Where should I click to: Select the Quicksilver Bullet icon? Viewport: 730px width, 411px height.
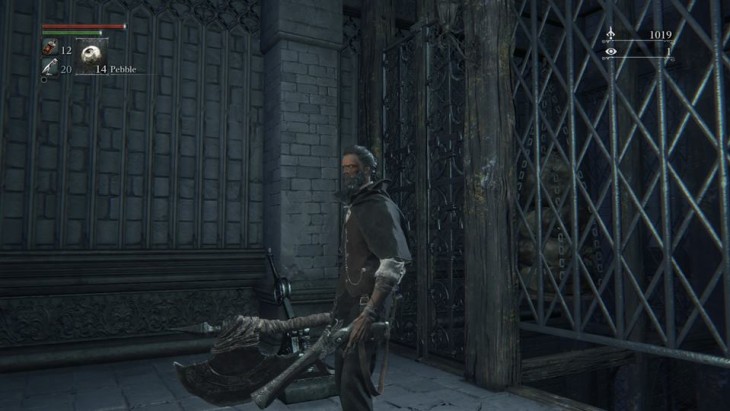pyautogui.click(x=49, y=67)
